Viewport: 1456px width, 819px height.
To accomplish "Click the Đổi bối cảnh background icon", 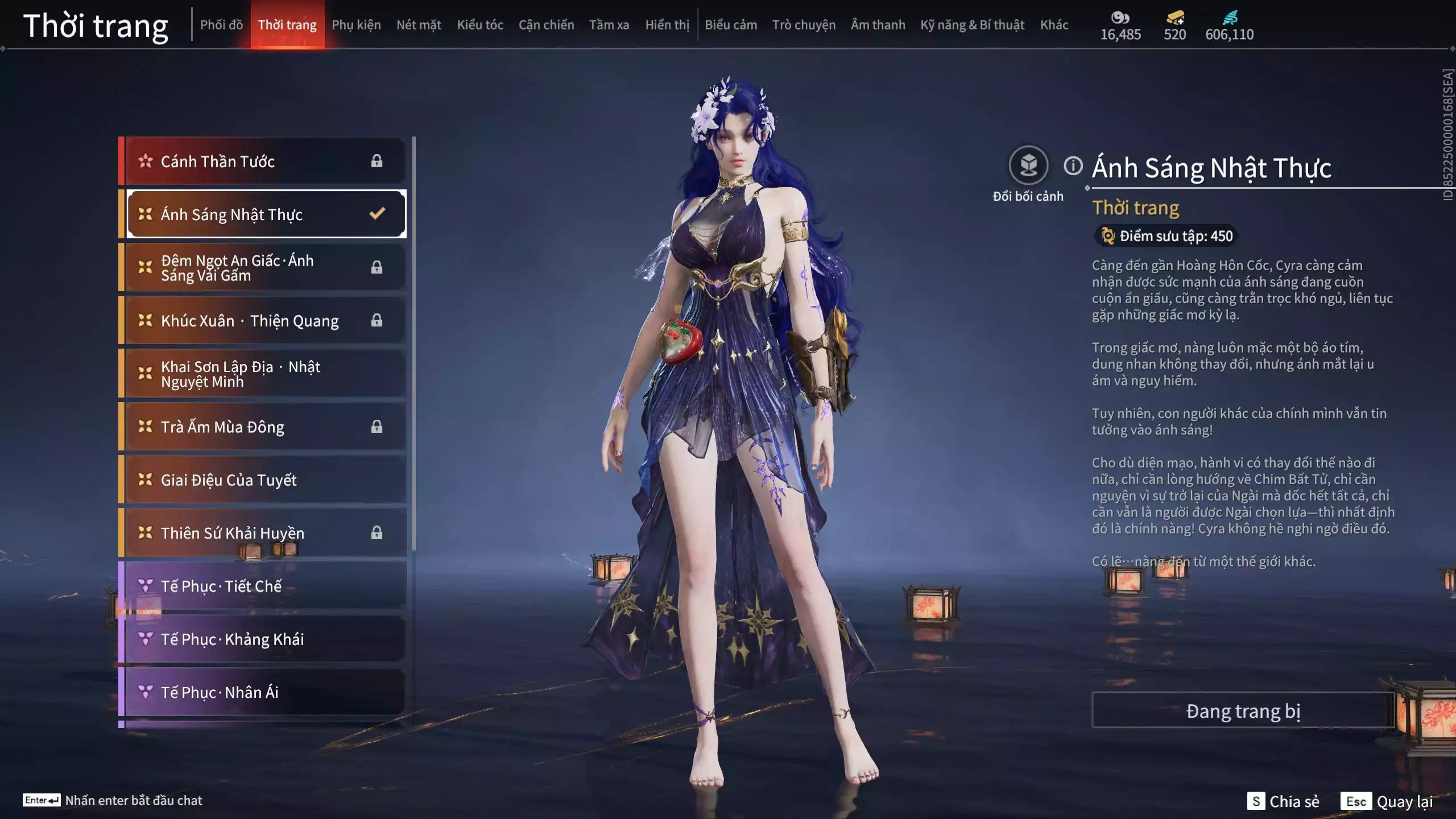I will click(1028, 166).
